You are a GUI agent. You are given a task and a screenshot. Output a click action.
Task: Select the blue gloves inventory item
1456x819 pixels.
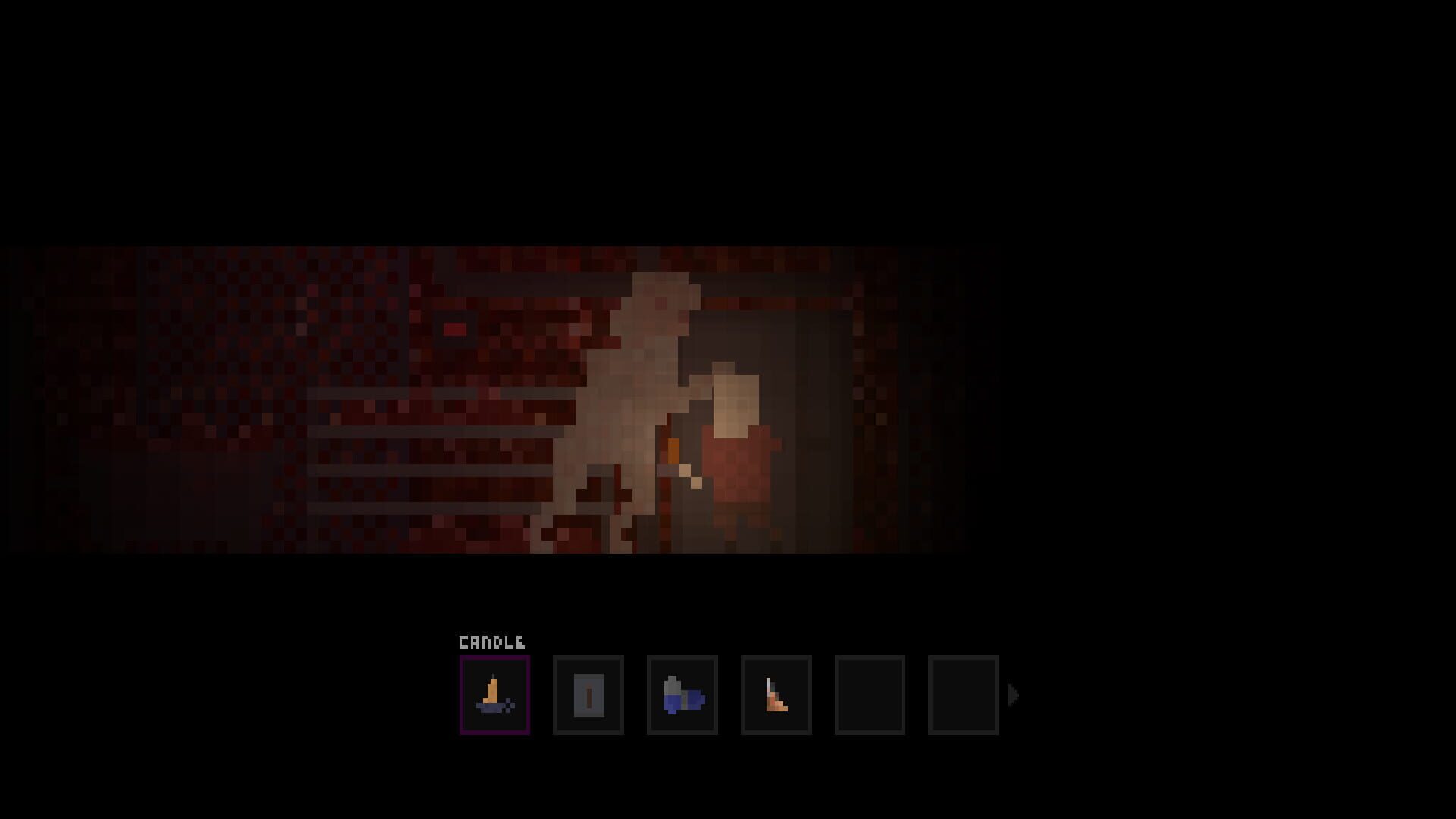click(x=682, y=694)
